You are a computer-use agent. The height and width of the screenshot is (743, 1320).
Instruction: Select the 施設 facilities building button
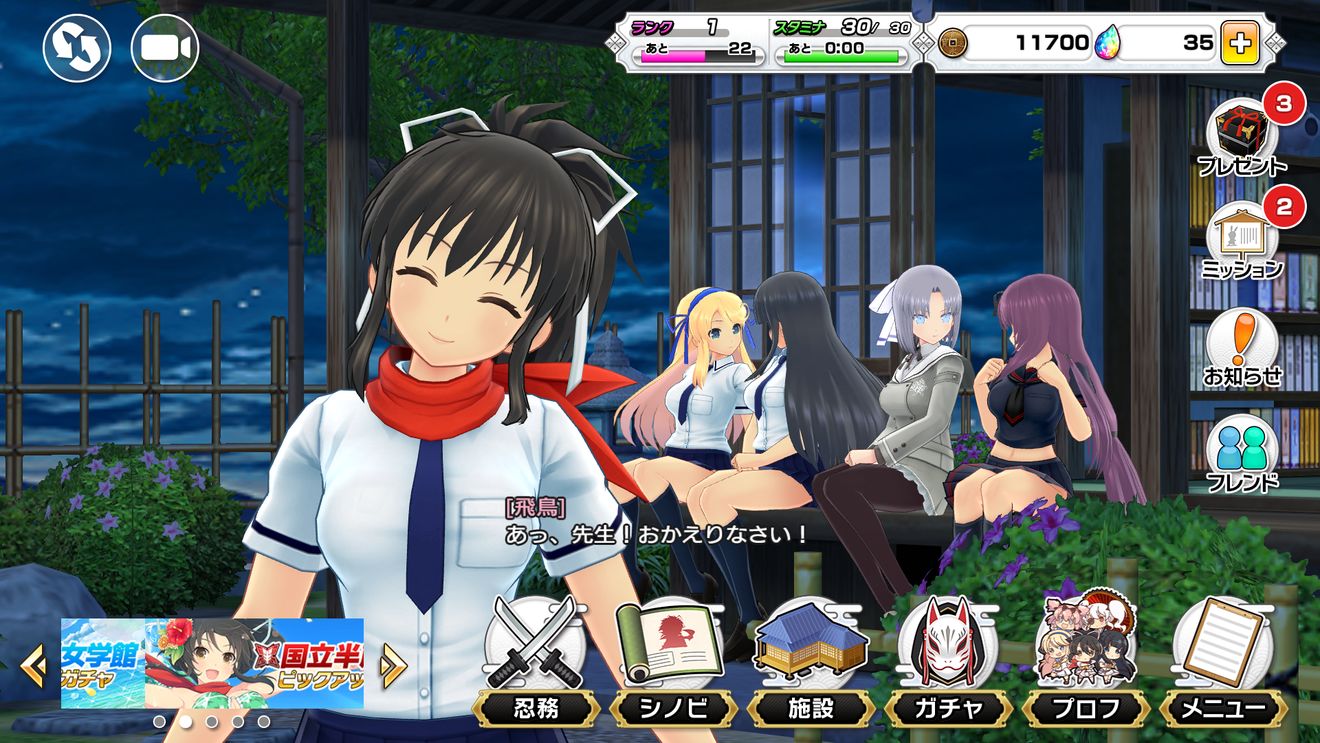point(810,662)
